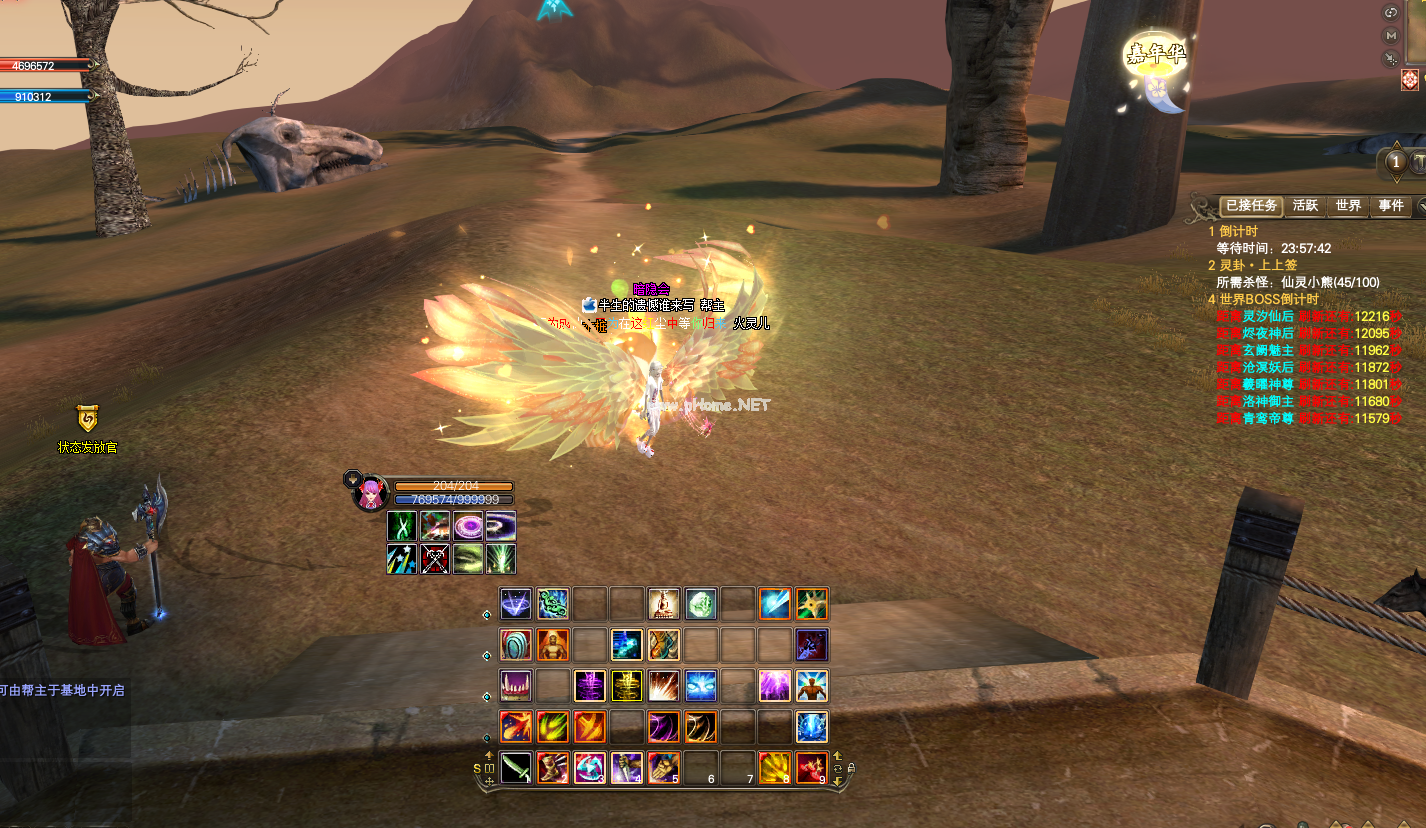1426x828 pixels.
Task: Show the 事件 tab
Action: click(1391, 205)
